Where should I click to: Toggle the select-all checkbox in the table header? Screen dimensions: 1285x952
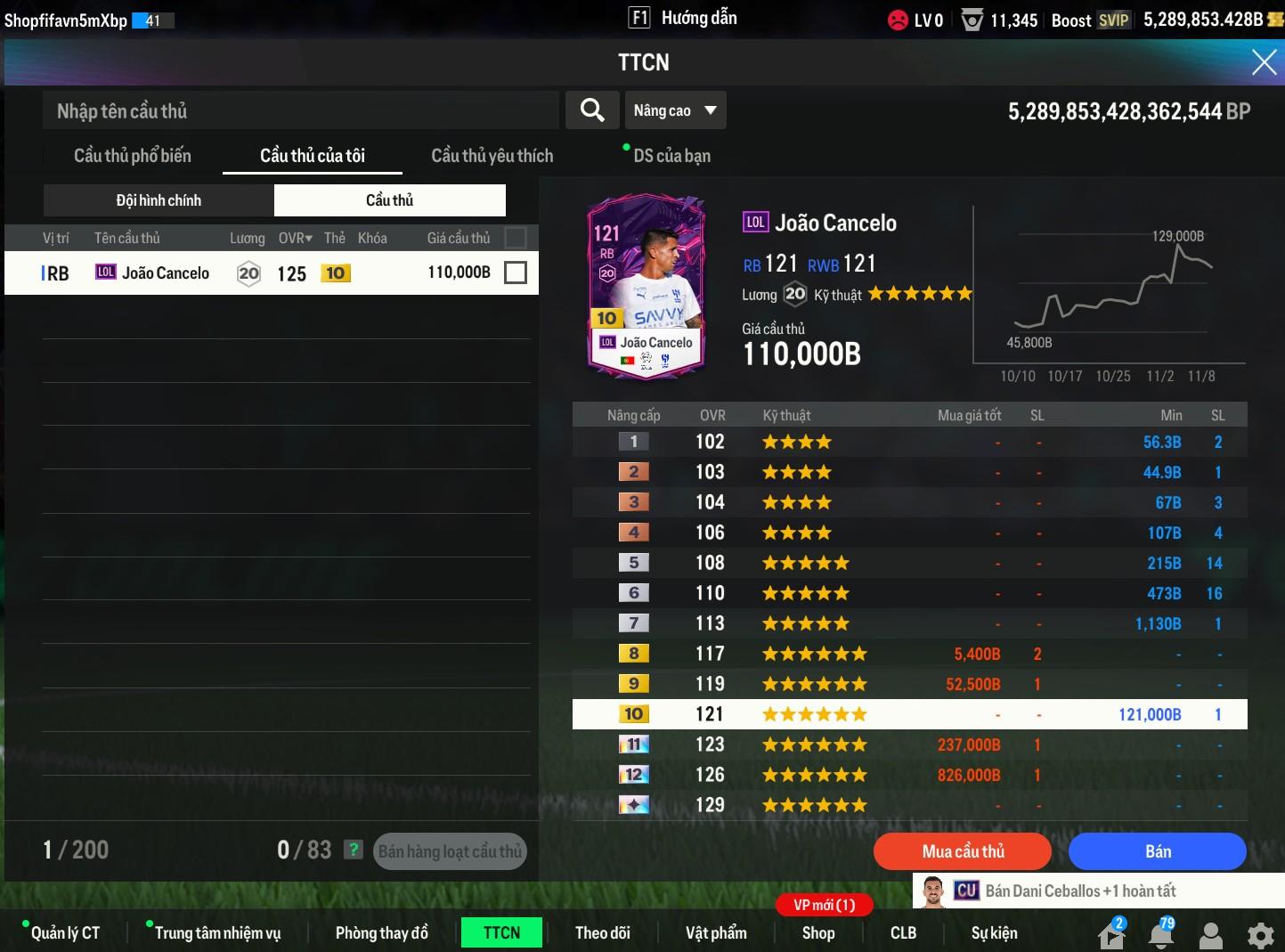point(515,238)
